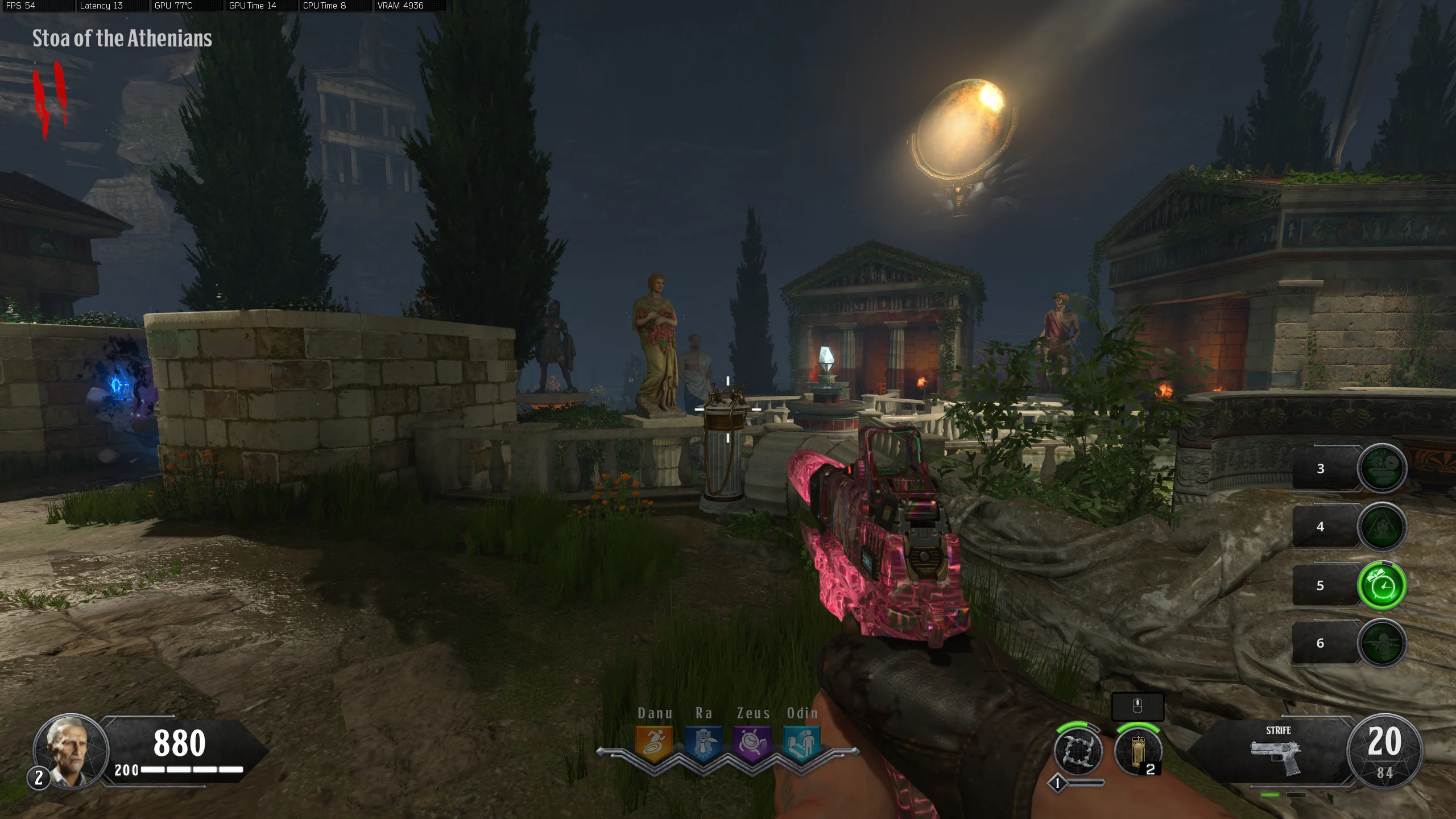Click the purple Zeus perk icon
Viewport: 1456px width, 819px height.
click(x=752, y=743)
